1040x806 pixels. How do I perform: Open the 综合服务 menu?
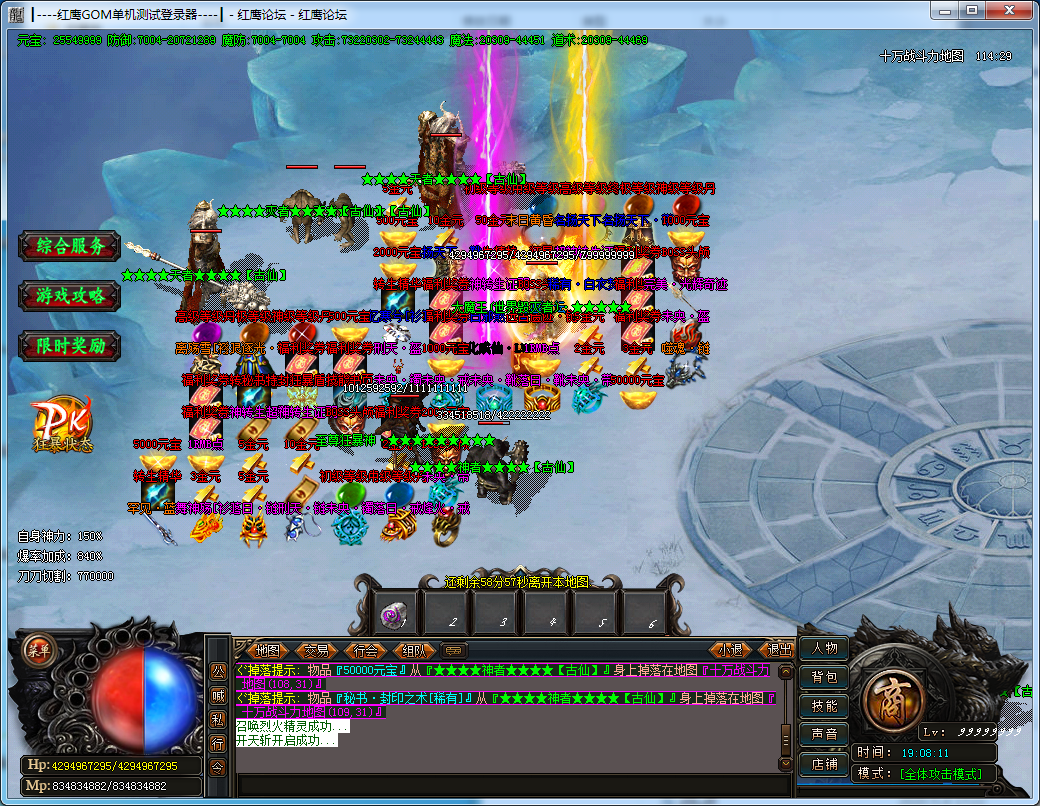pyautogui.click(x=70, y=246)
